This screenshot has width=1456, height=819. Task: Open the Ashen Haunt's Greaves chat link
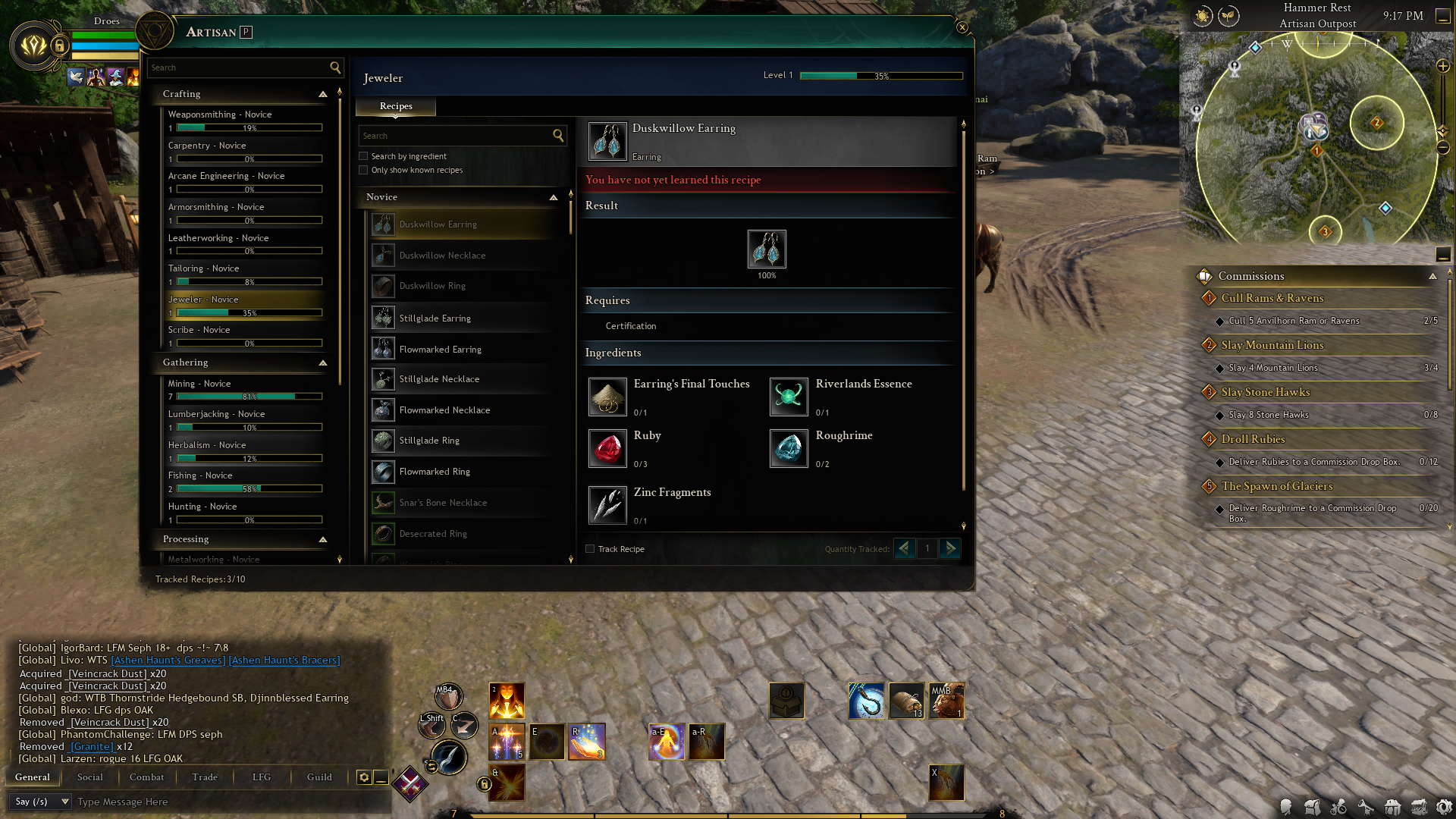tap(168, 661)
